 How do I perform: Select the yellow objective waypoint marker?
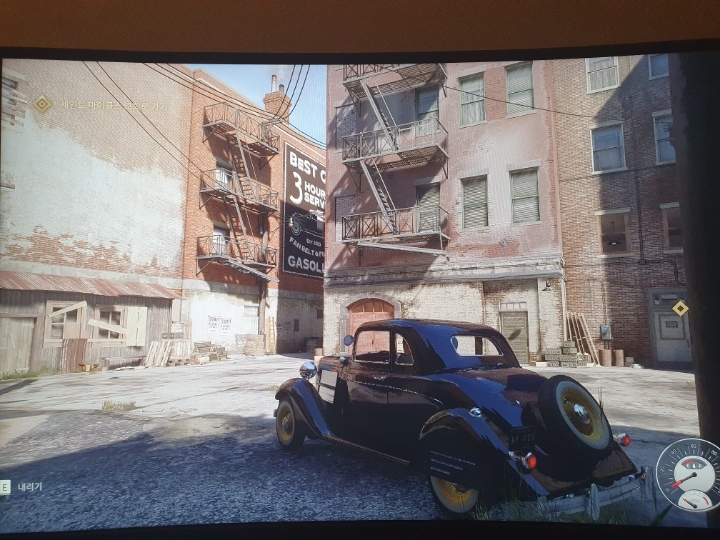680,308
